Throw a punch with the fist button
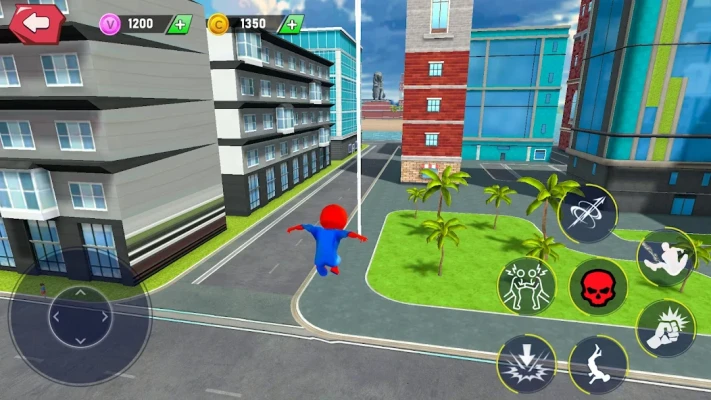Image resolution: width=711 pixels, height=400 pixels. click(665, 329)
